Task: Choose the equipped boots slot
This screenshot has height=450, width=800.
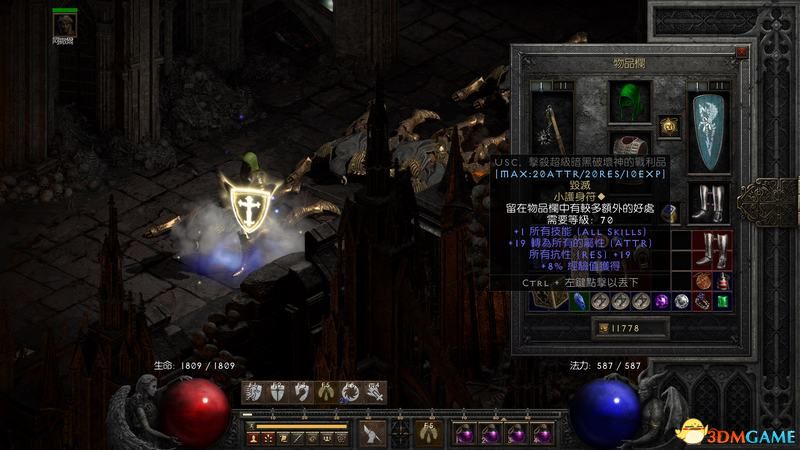Action: point(709,204)
